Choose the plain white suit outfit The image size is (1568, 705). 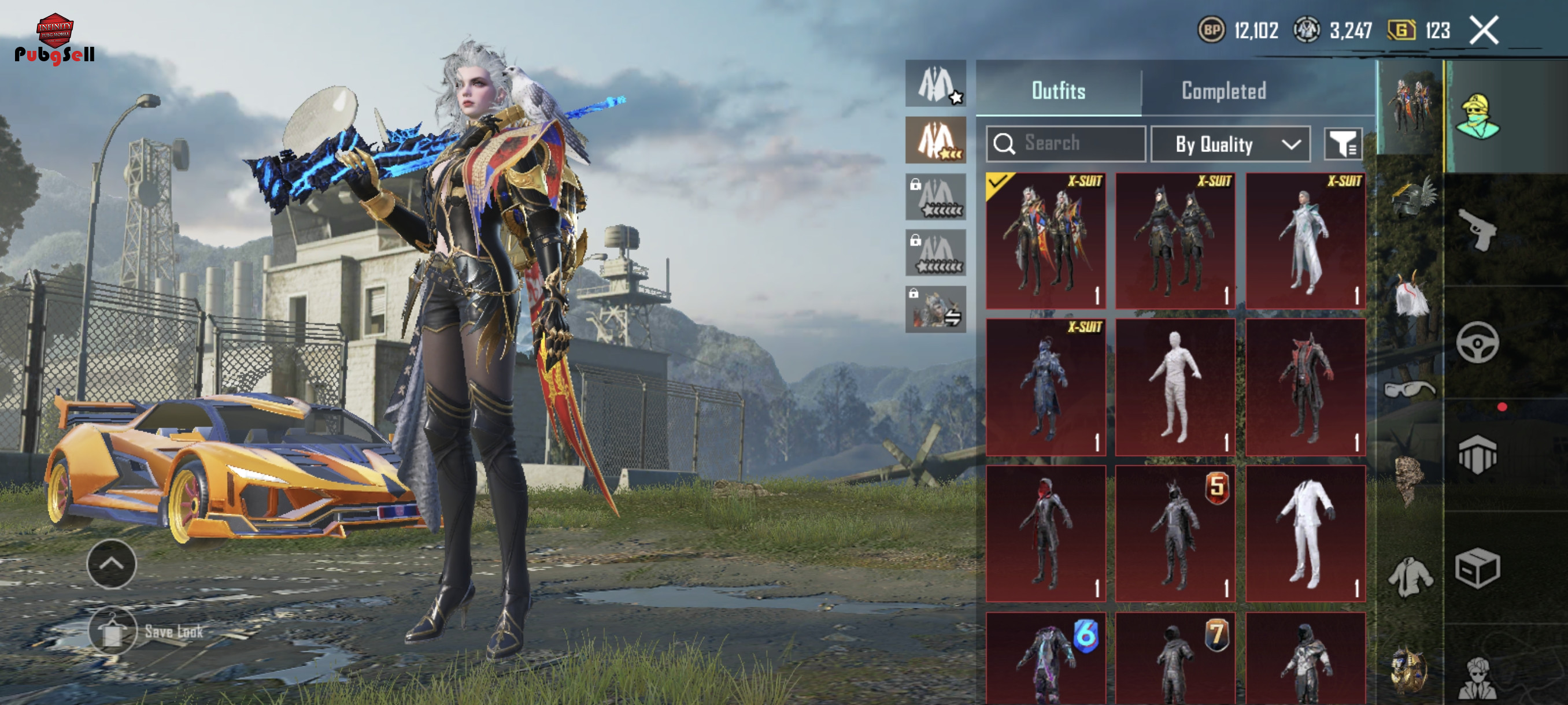[1305, 533]
